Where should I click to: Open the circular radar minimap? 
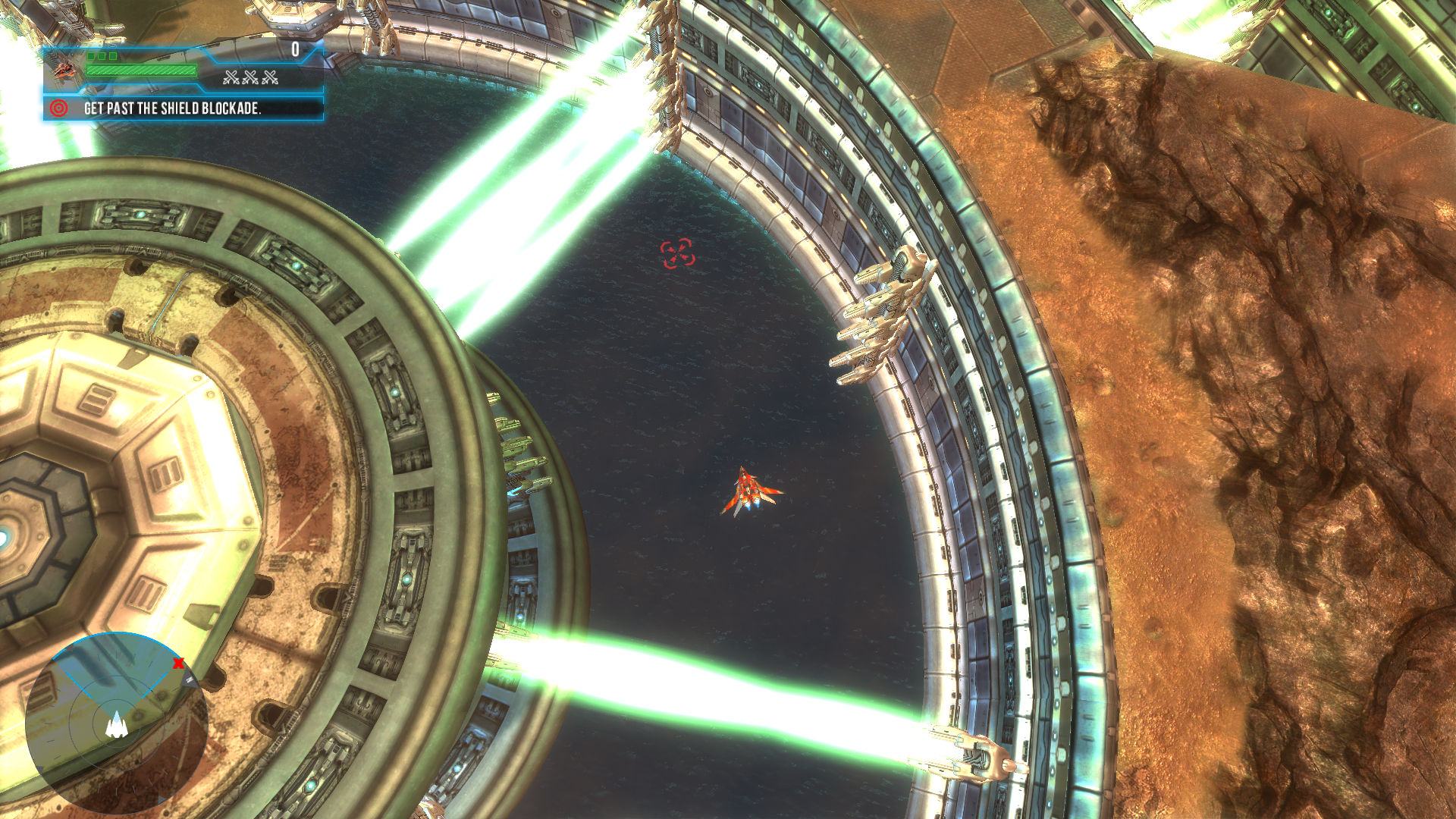click(x=116, y=726)
